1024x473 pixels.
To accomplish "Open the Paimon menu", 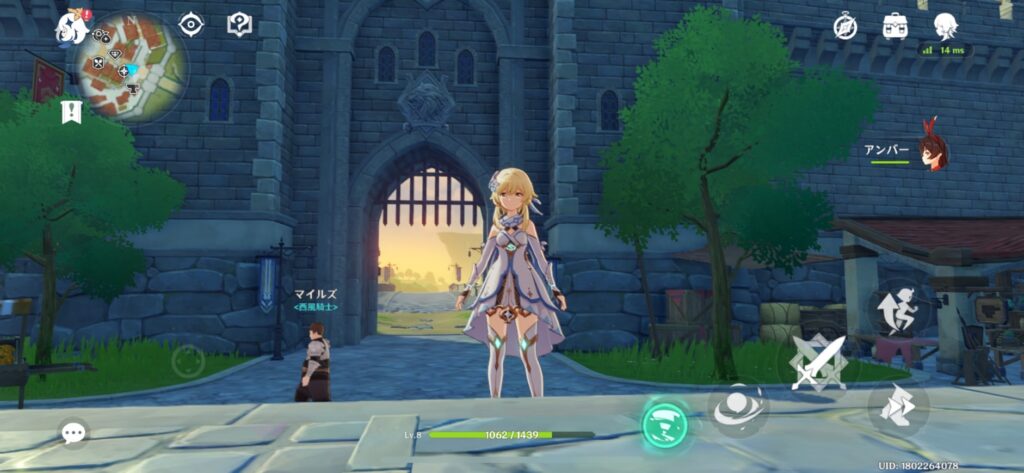I will [73, 27].
